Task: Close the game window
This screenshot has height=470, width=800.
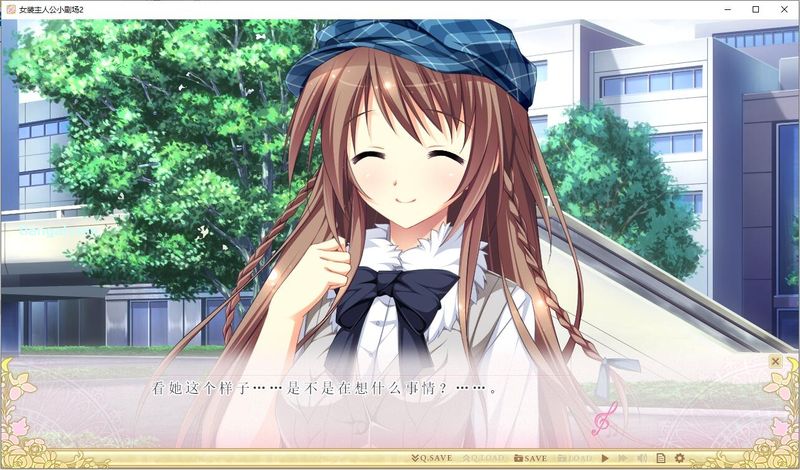Action: [783, 9]
